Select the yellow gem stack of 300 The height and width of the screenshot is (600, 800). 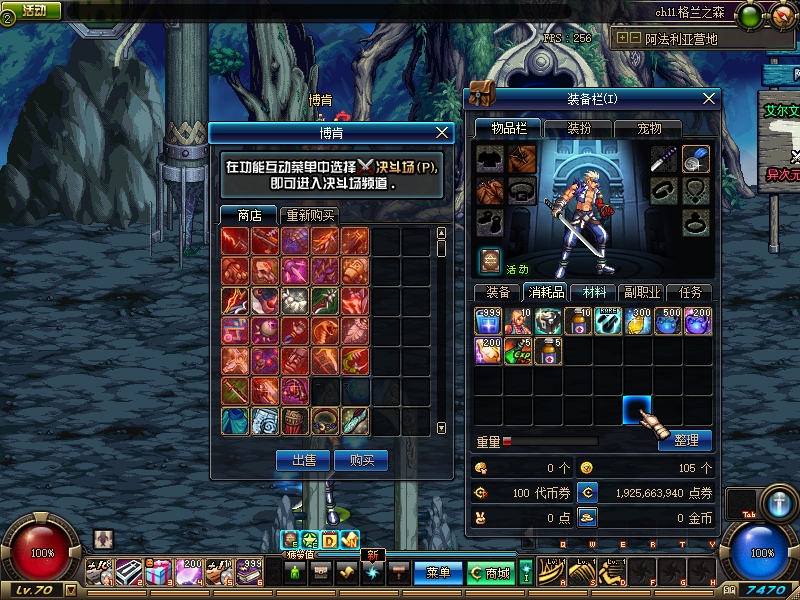click(x=638, y=320)
